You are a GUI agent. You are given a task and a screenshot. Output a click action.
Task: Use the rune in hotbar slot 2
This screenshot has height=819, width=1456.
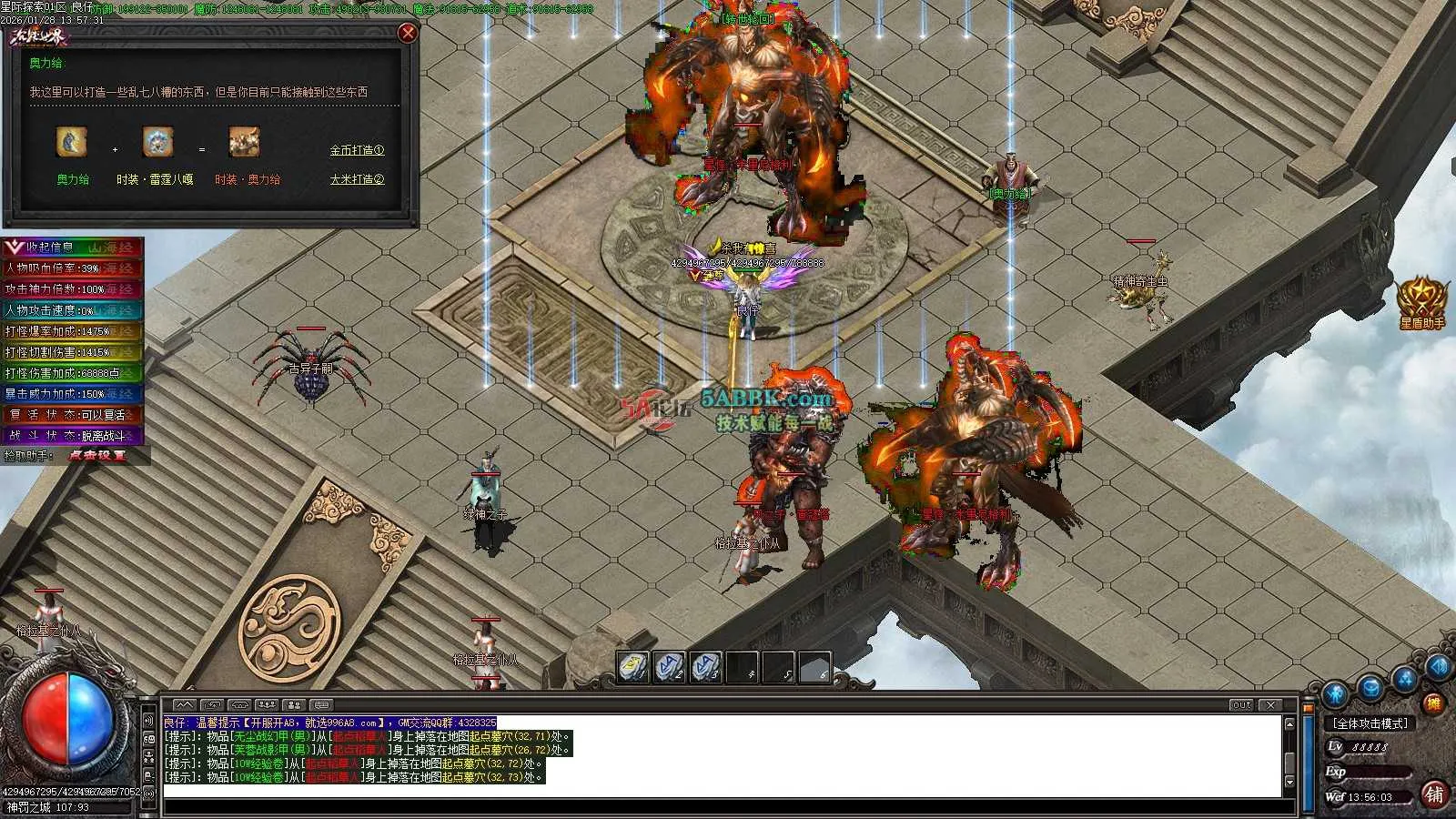pyautogui.click(x=669, y=667)
